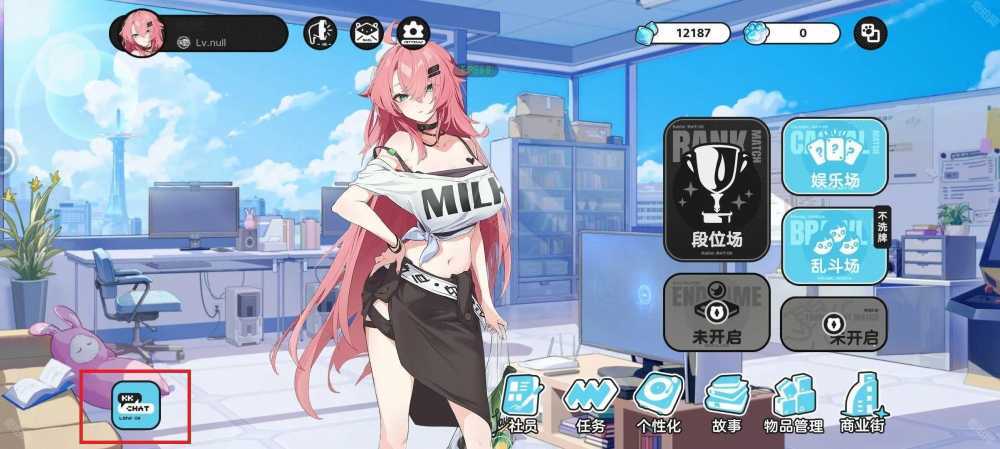Screen dimensions: 1000x449
Task: Show the 任务 tasks list
Action: point(590,402)
